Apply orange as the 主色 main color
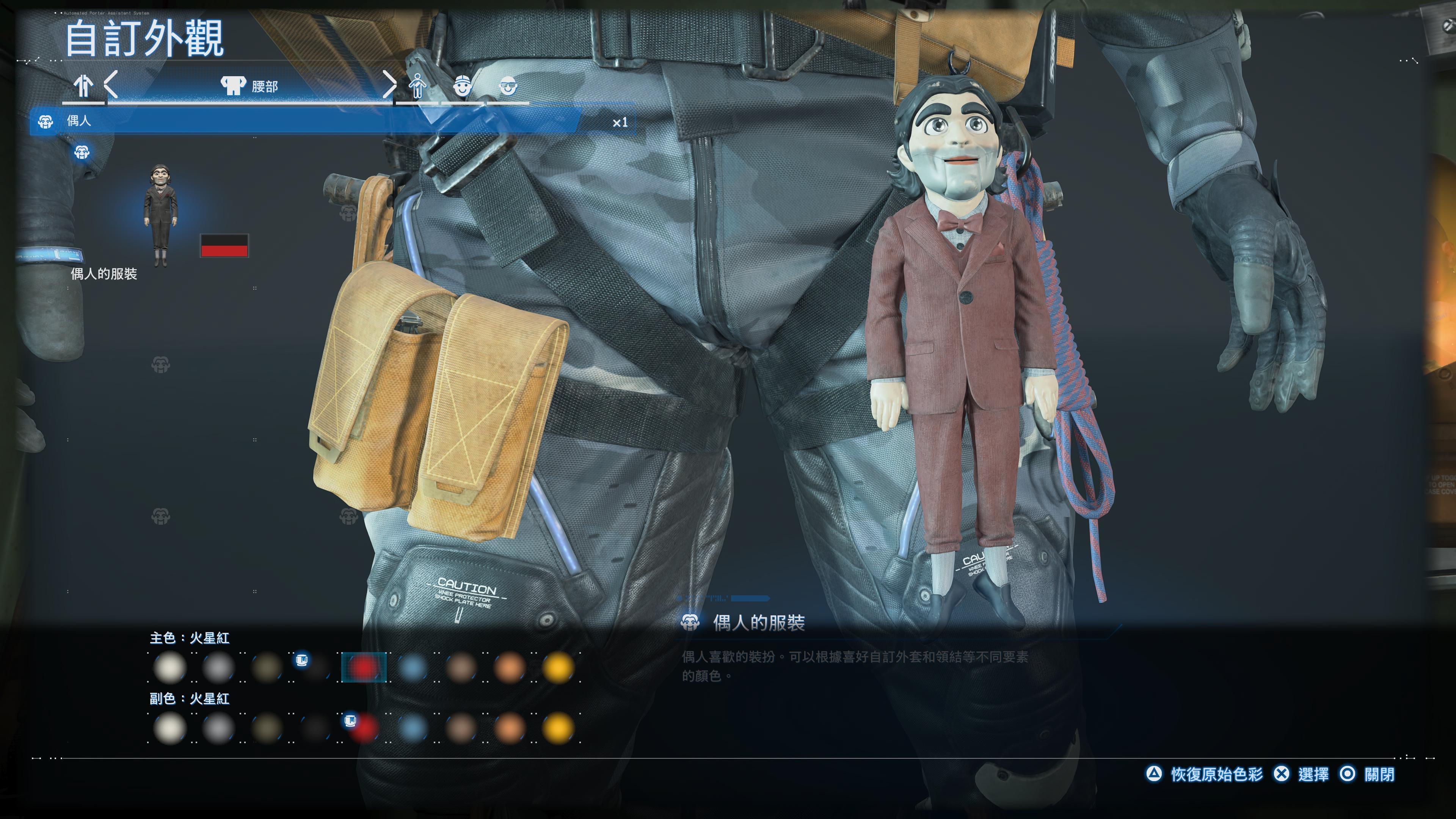The height and width of the screenshot is (819, 1456). point(510,667)
